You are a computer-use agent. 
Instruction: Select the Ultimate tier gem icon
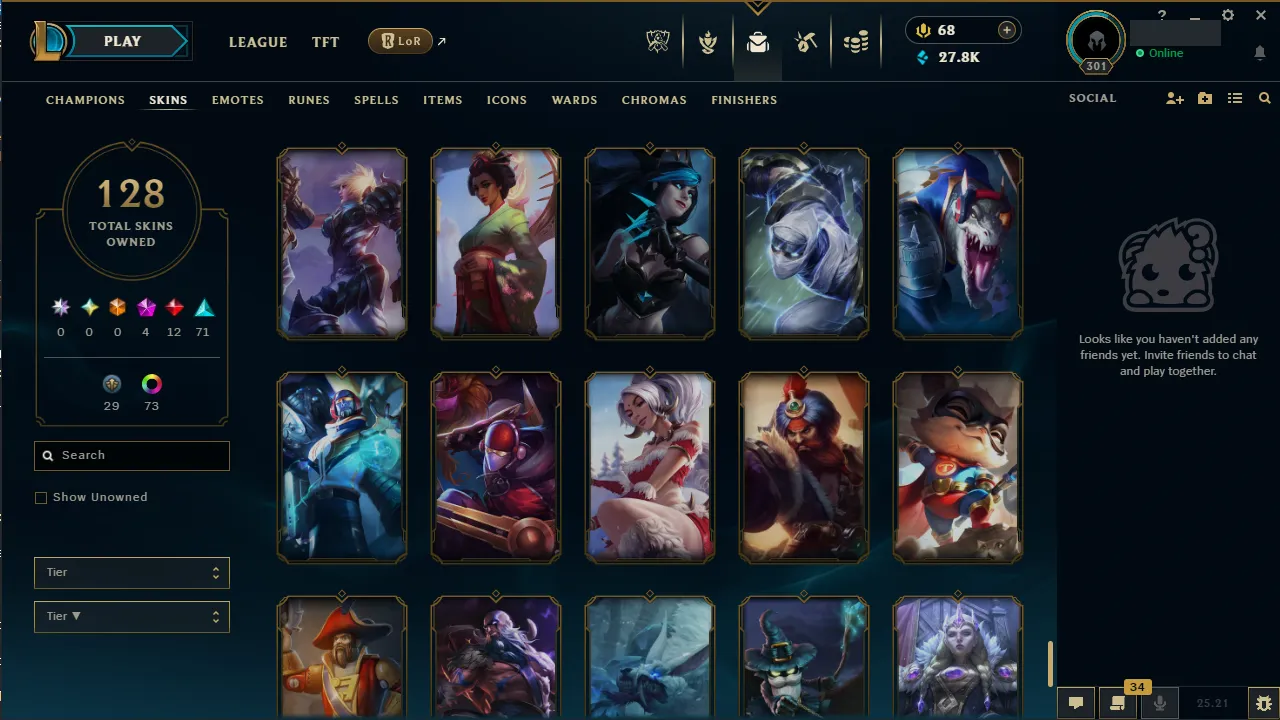[x=60, y=307]
